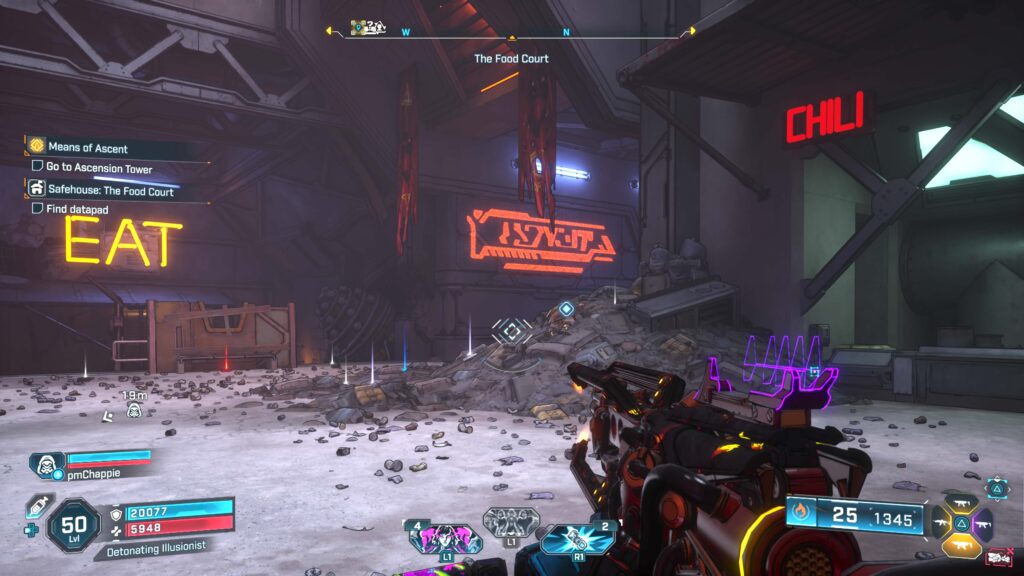Select teammate pmChappie's portrait
Image resolution: width=1024 pixels, height=576 pixels.
click(x=47, y=463)
